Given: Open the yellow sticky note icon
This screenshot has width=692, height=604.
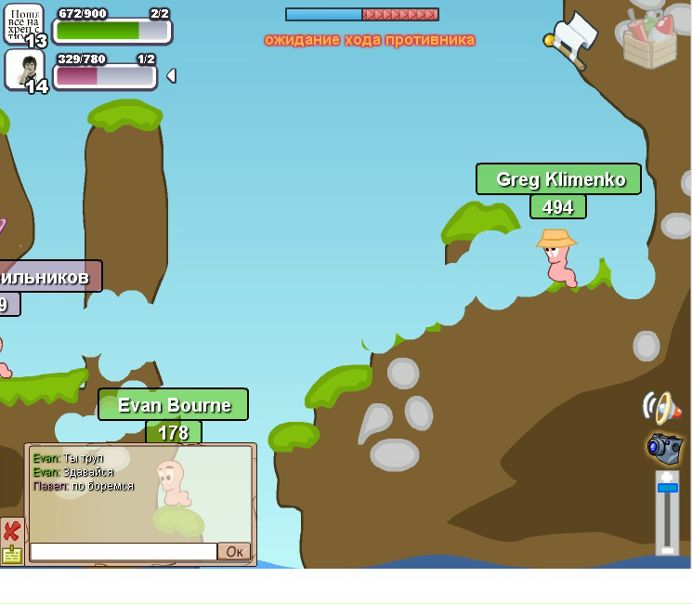Looking at the screenshot, I should (12, 555).
